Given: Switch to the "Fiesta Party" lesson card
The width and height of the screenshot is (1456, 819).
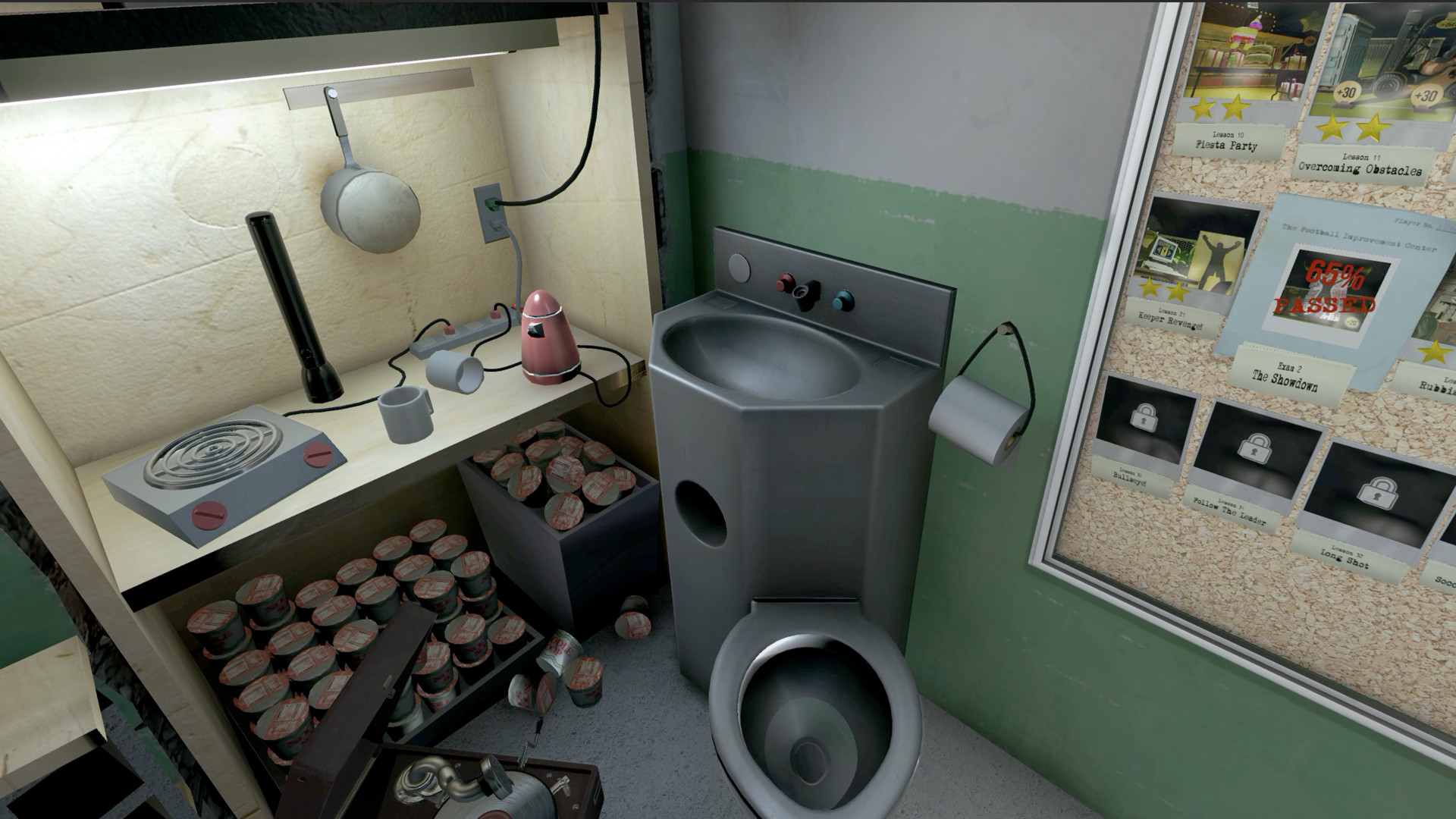Looking at the screenshot, I should [1226, 144].
